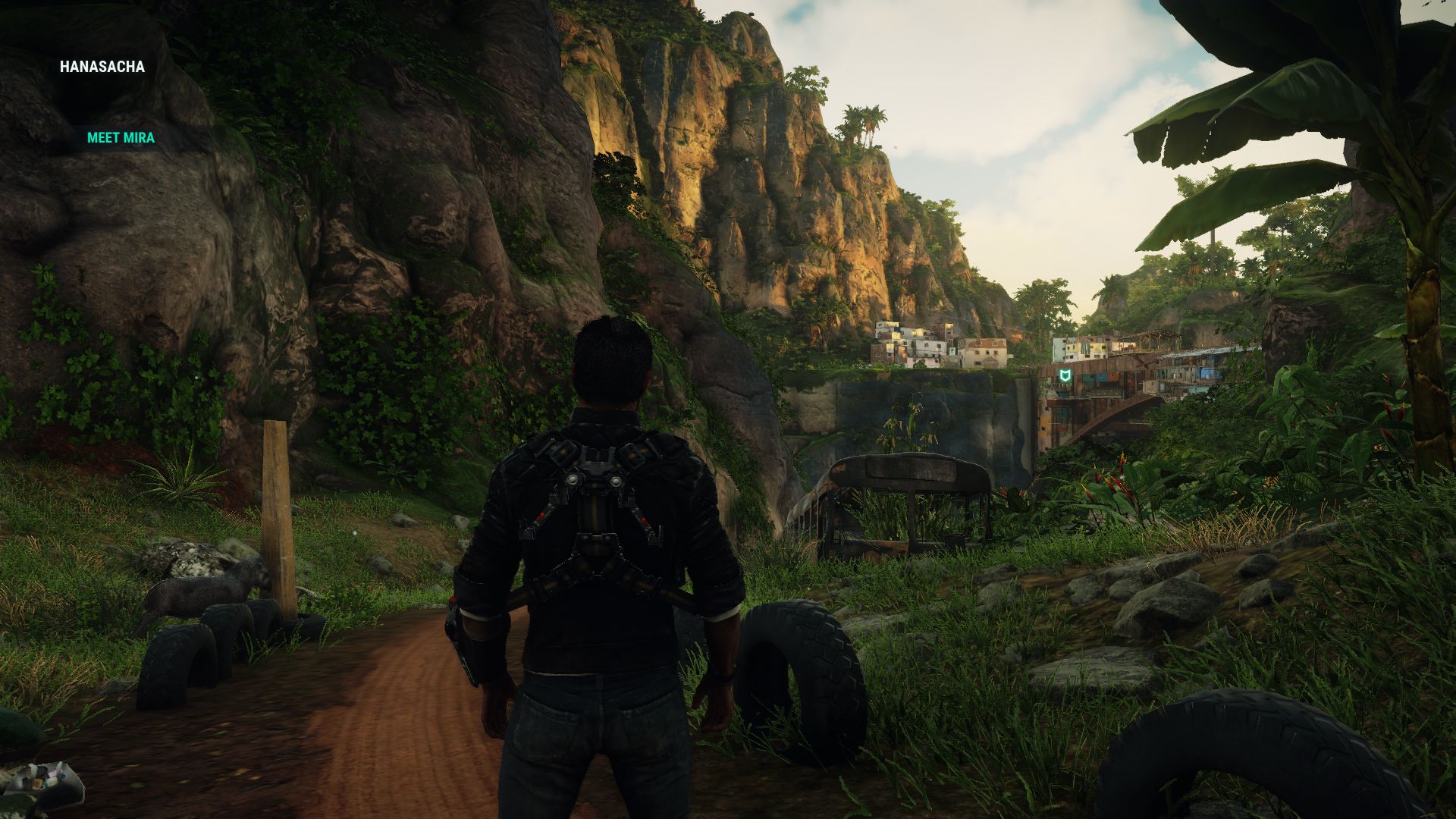Select the Meet Mira objective tracker
Viewport: 1456px width, 819px height.
pyautogui.click(x=121, y=137)
